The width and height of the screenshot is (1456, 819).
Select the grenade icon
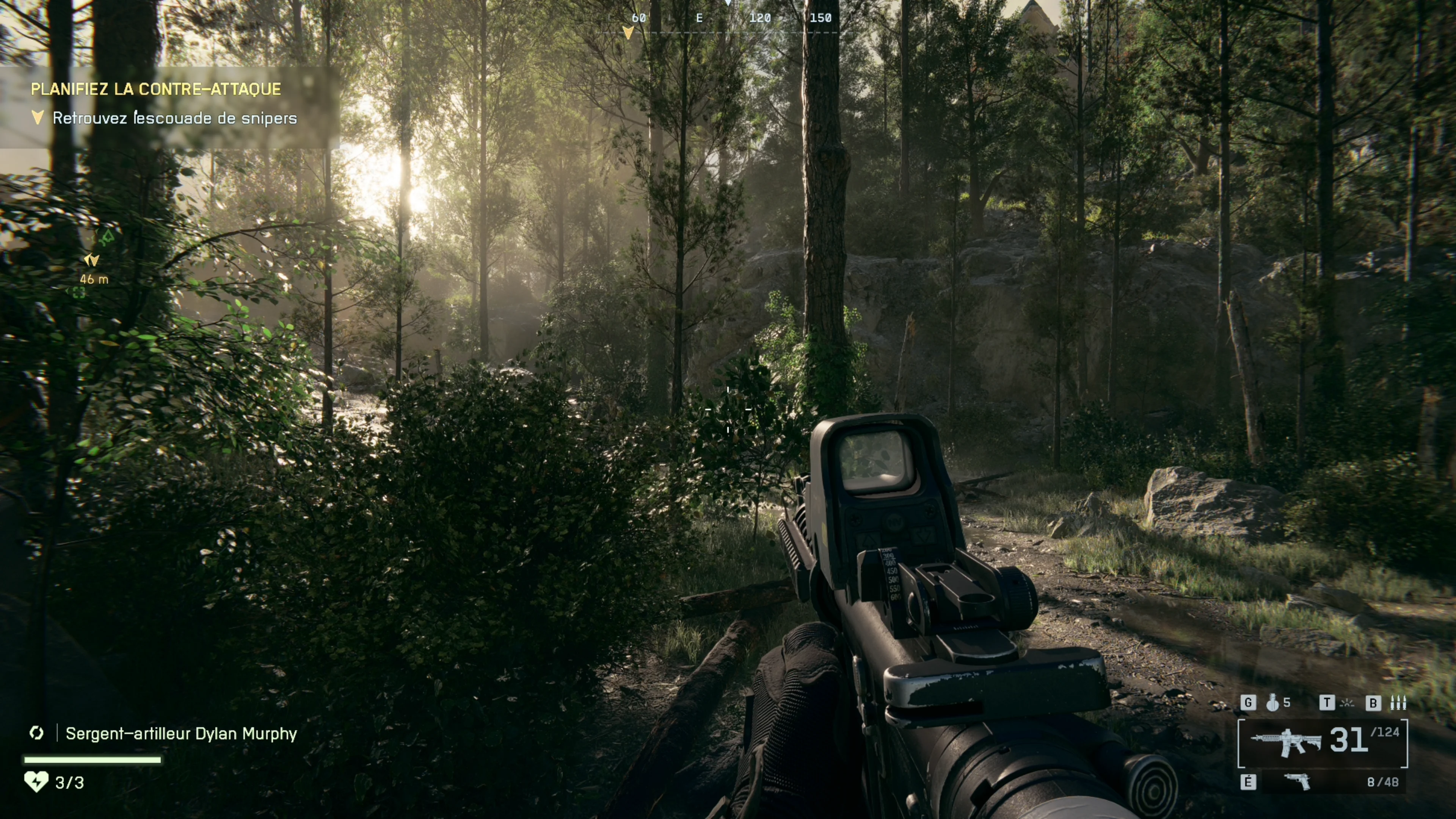point(1272,703)
